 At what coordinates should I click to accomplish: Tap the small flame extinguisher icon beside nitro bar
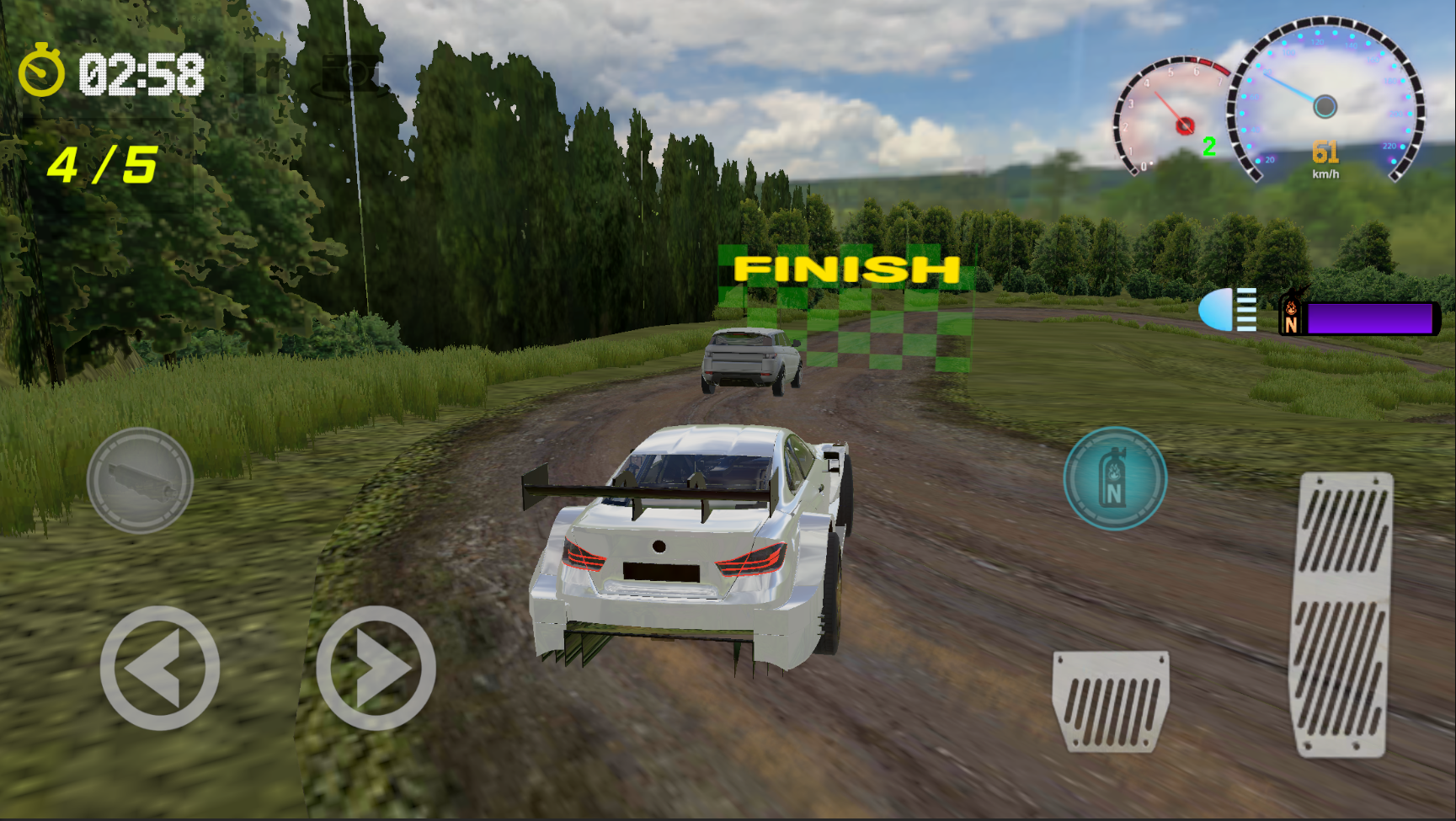coord(1294,316)
